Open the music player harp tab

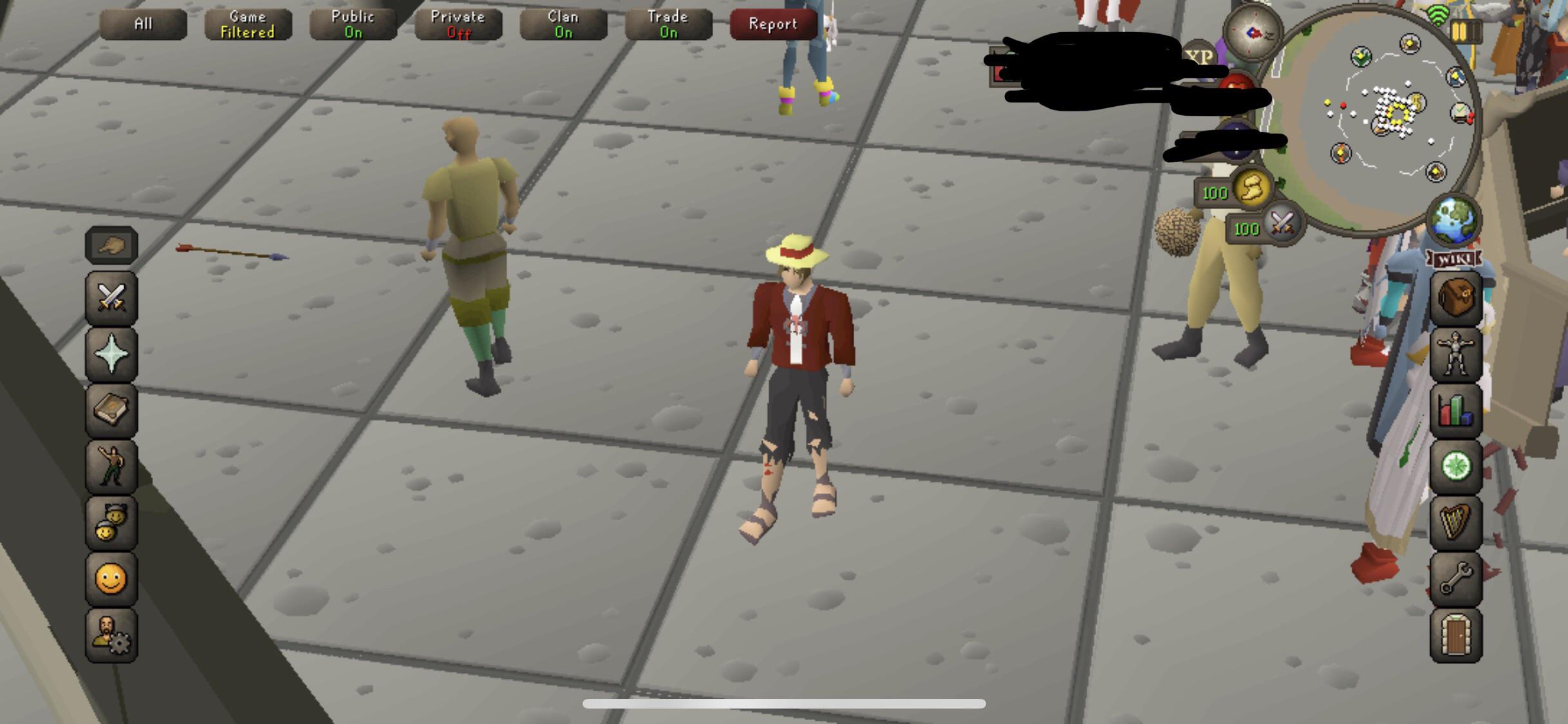click(x=1457, y=521)
